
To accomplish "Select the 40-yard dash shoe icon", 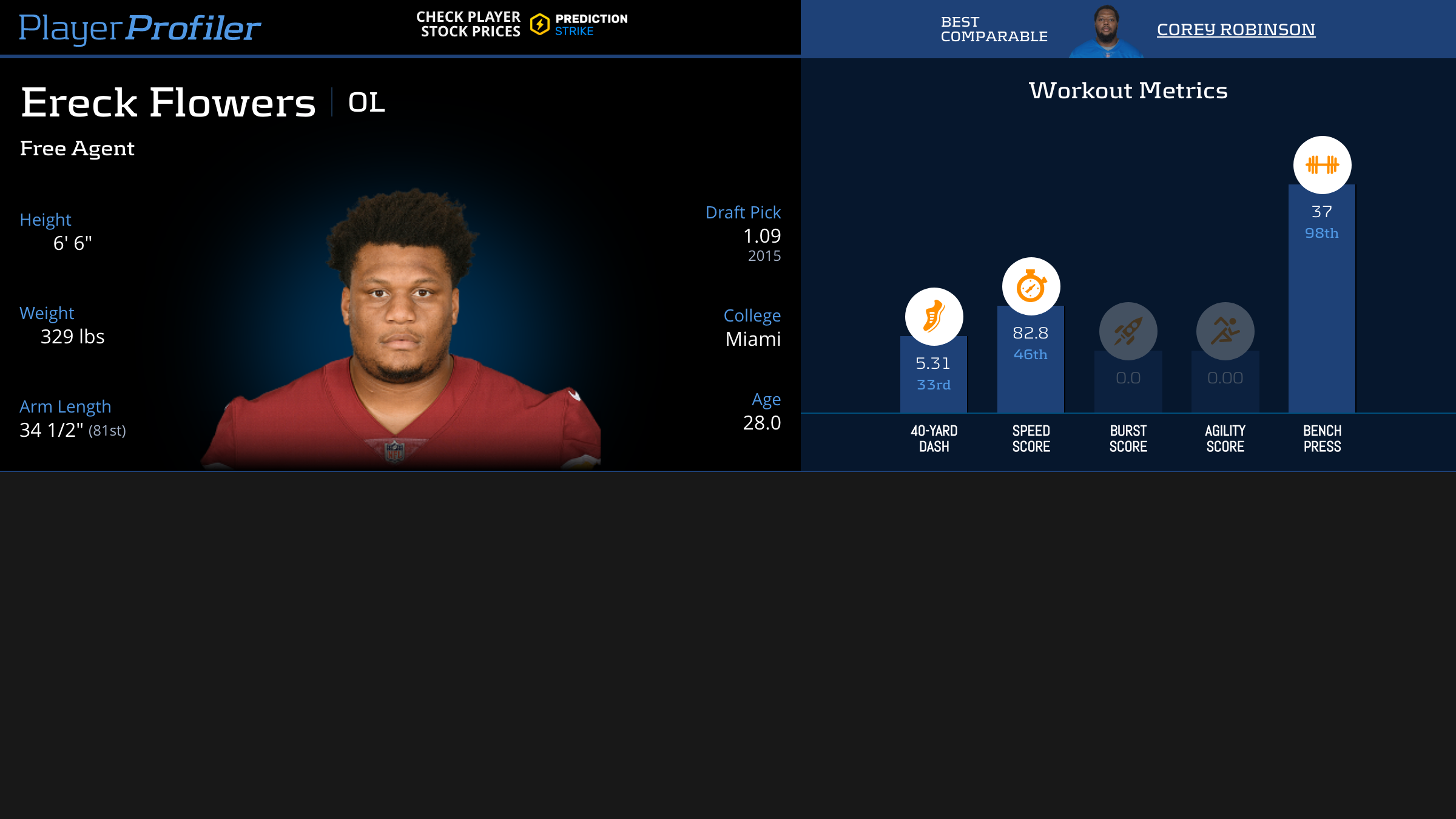I will (934, 317).
